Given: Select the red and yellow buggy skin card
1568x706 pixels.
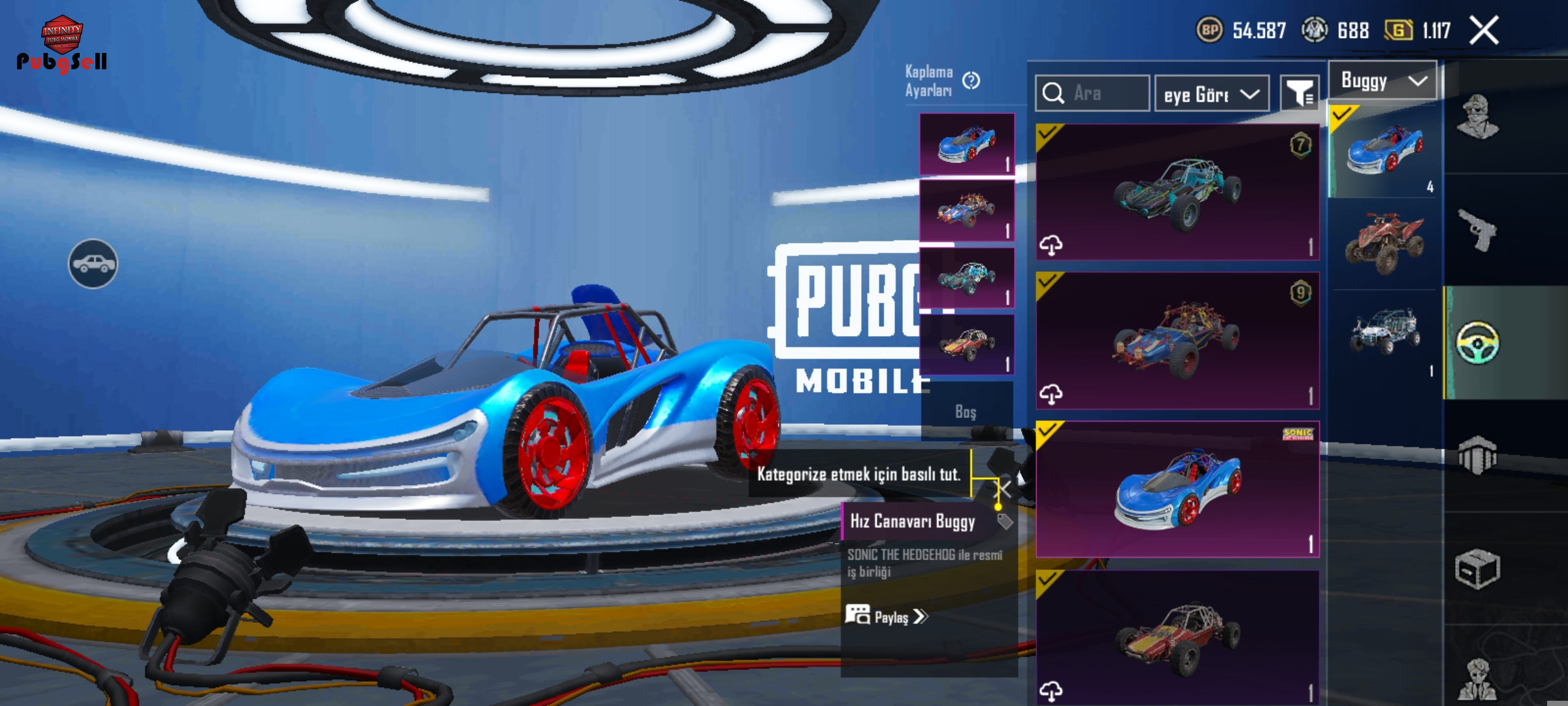Looking at the screenshot, I should [1177, 637].
